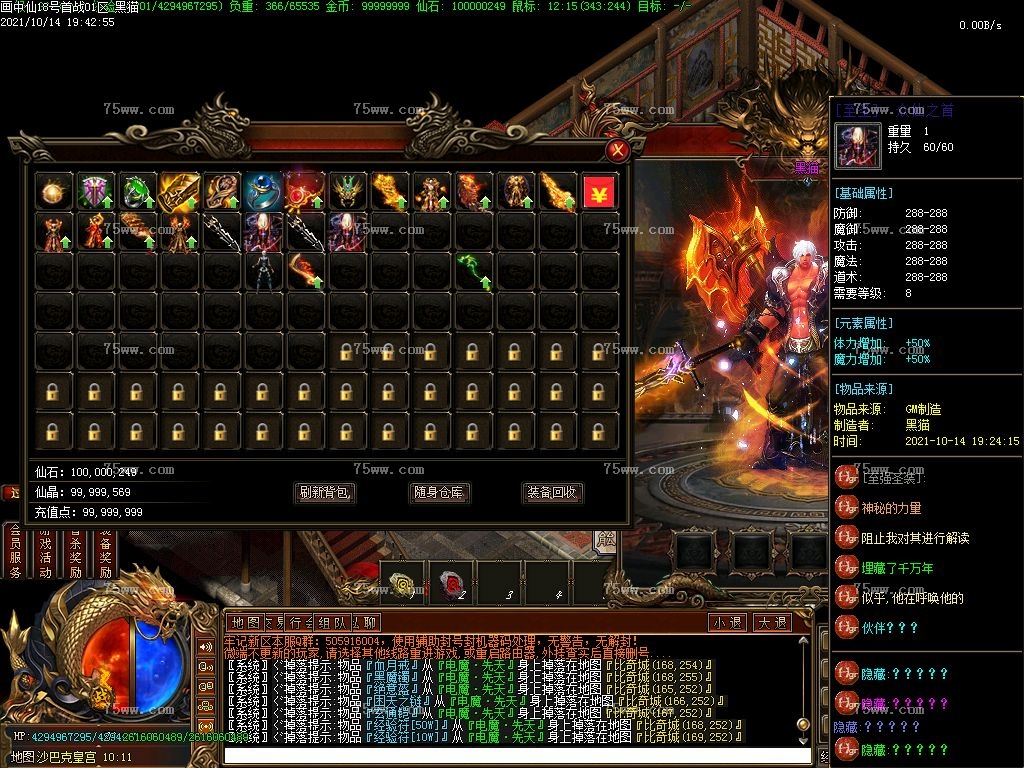This screenshot has height=768, width=1024.
Task: Select the green glowing blade item
Action: click(x=474, y=268)
